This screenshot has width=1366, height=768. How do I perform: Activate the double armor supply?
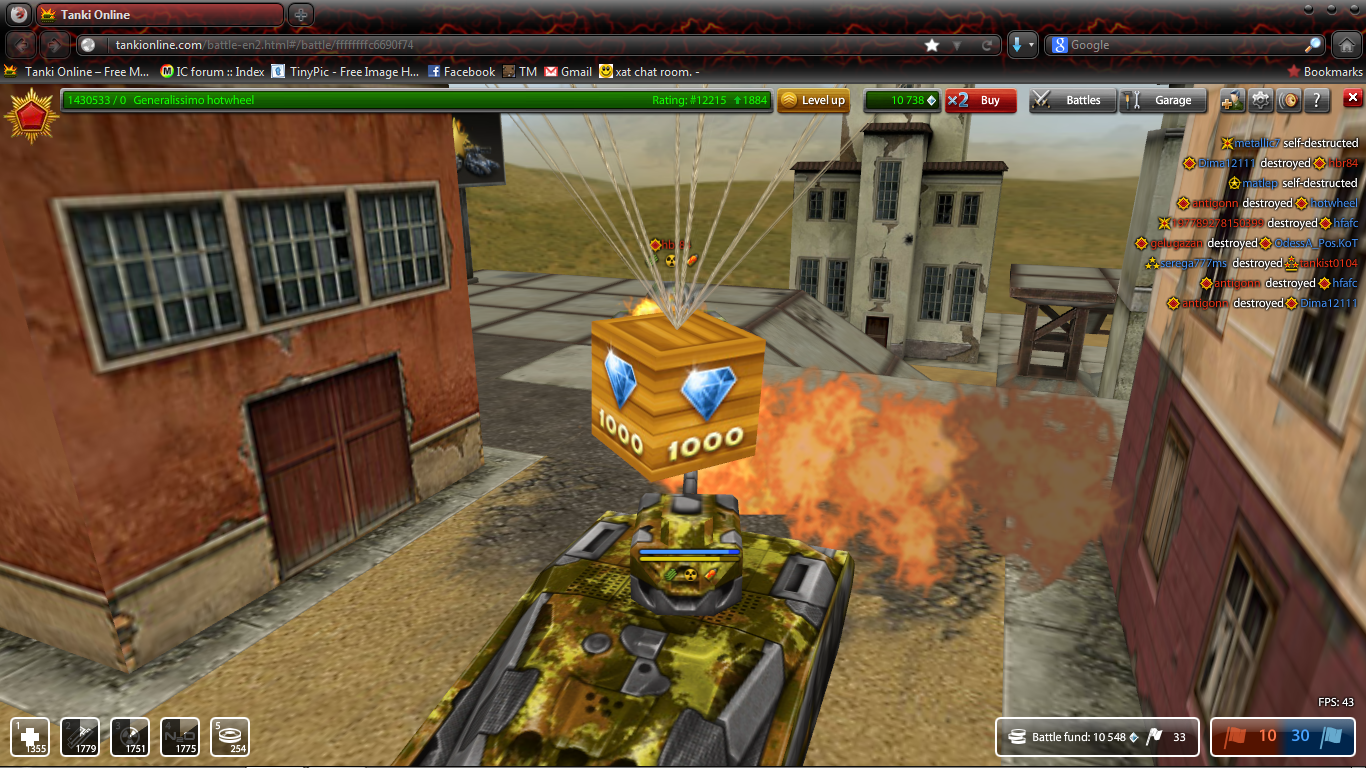click(x=79, y=737)
